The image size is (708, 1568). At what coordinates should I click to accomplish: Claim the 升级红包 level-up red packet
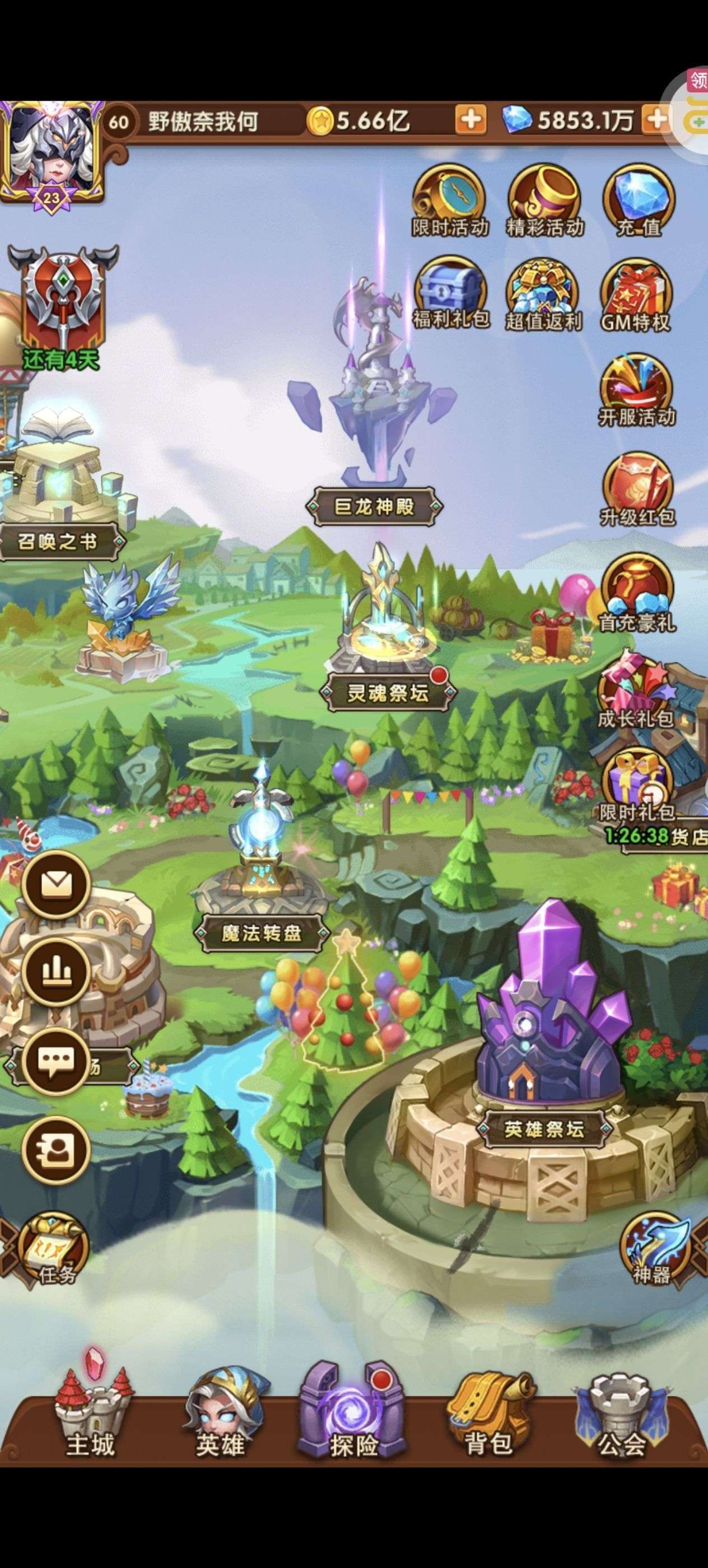637,488
